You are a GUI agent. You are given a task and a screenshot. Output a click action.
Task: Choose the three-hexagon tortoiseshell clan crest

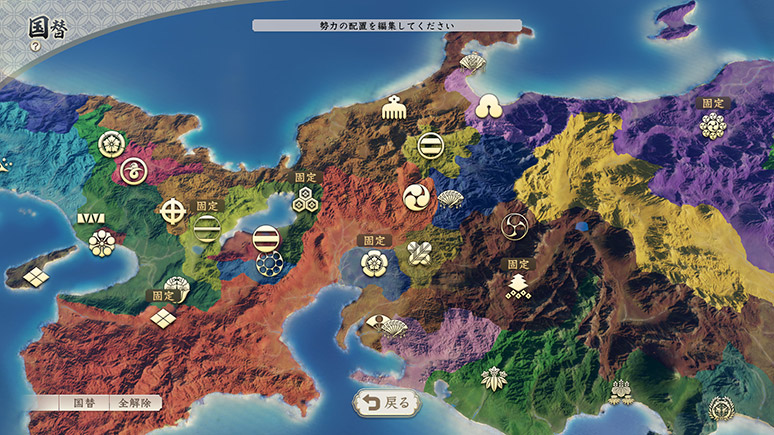coord(306,199)
